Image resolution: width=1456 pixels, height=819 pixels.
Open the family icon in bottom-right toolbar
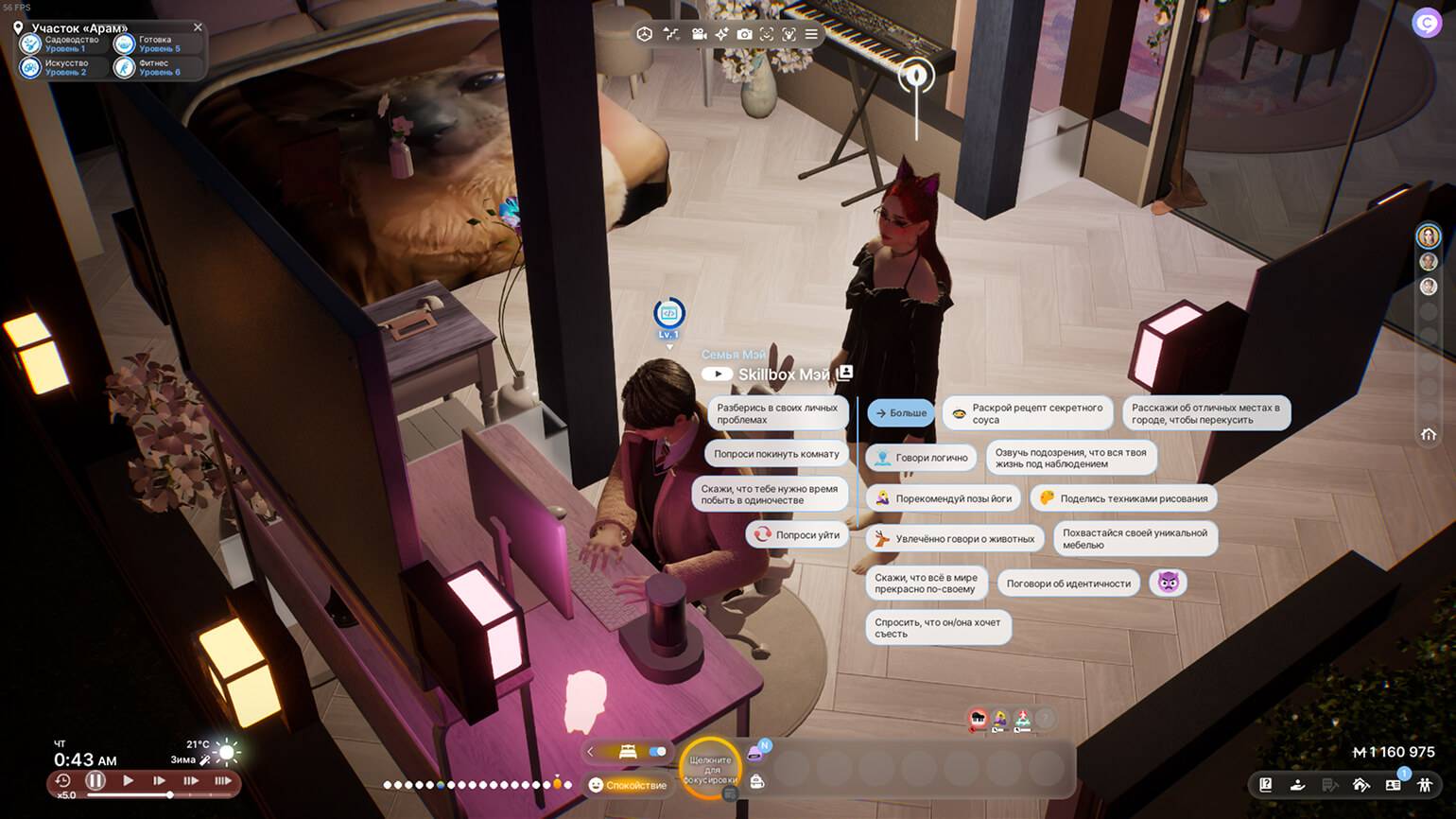pyautogui.click(x=1425, y=785)
